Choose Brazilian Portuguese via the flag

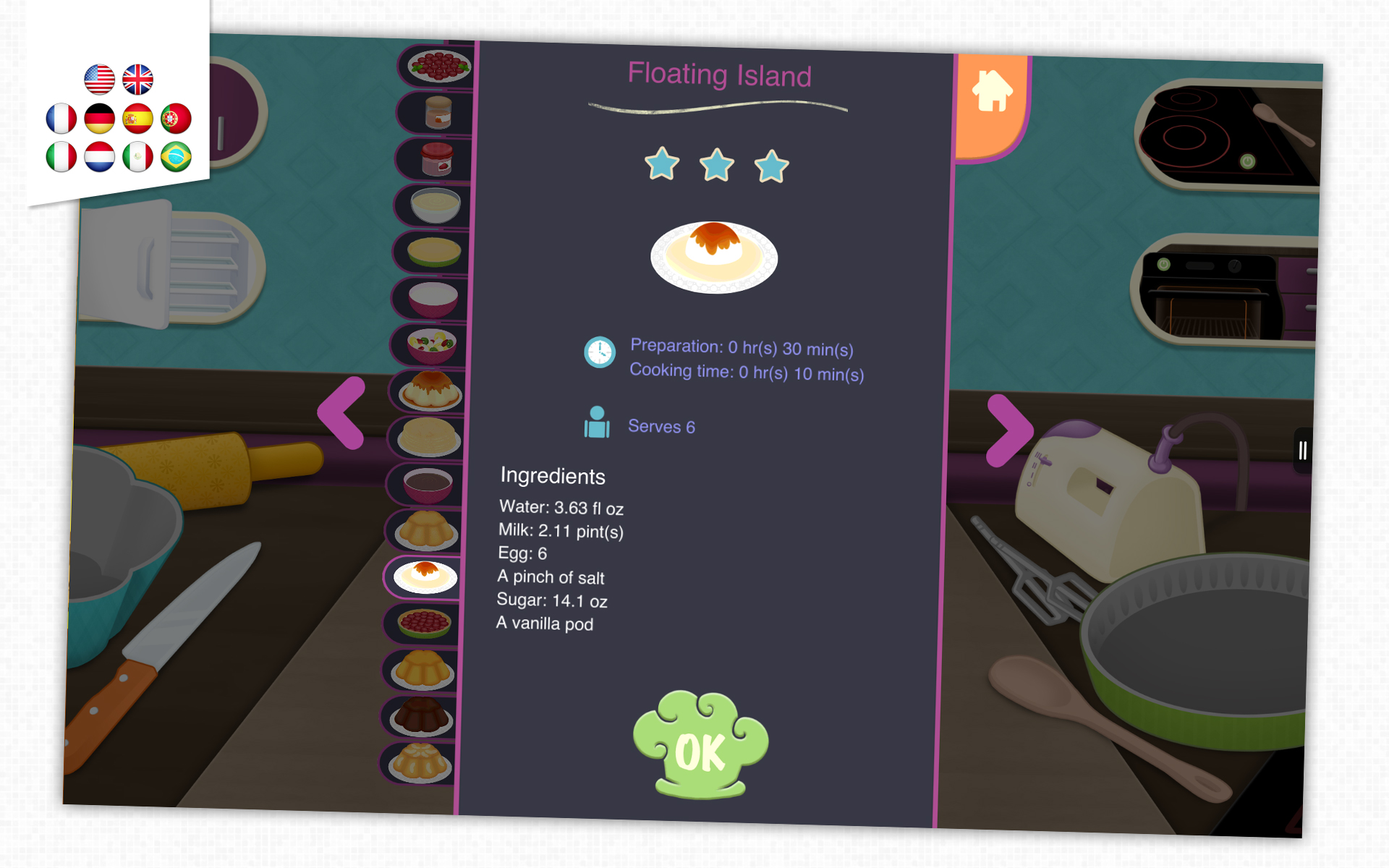[x=177, y=157]
